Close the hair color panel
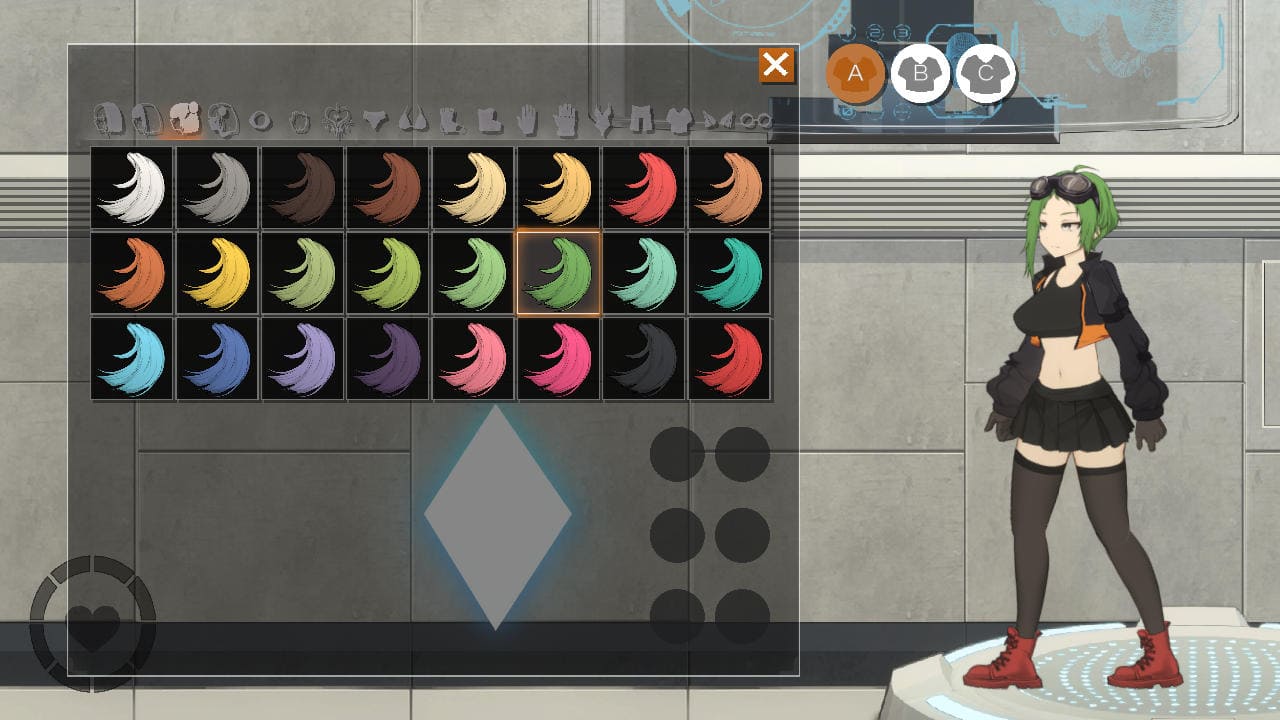 (x=775, y=66)
